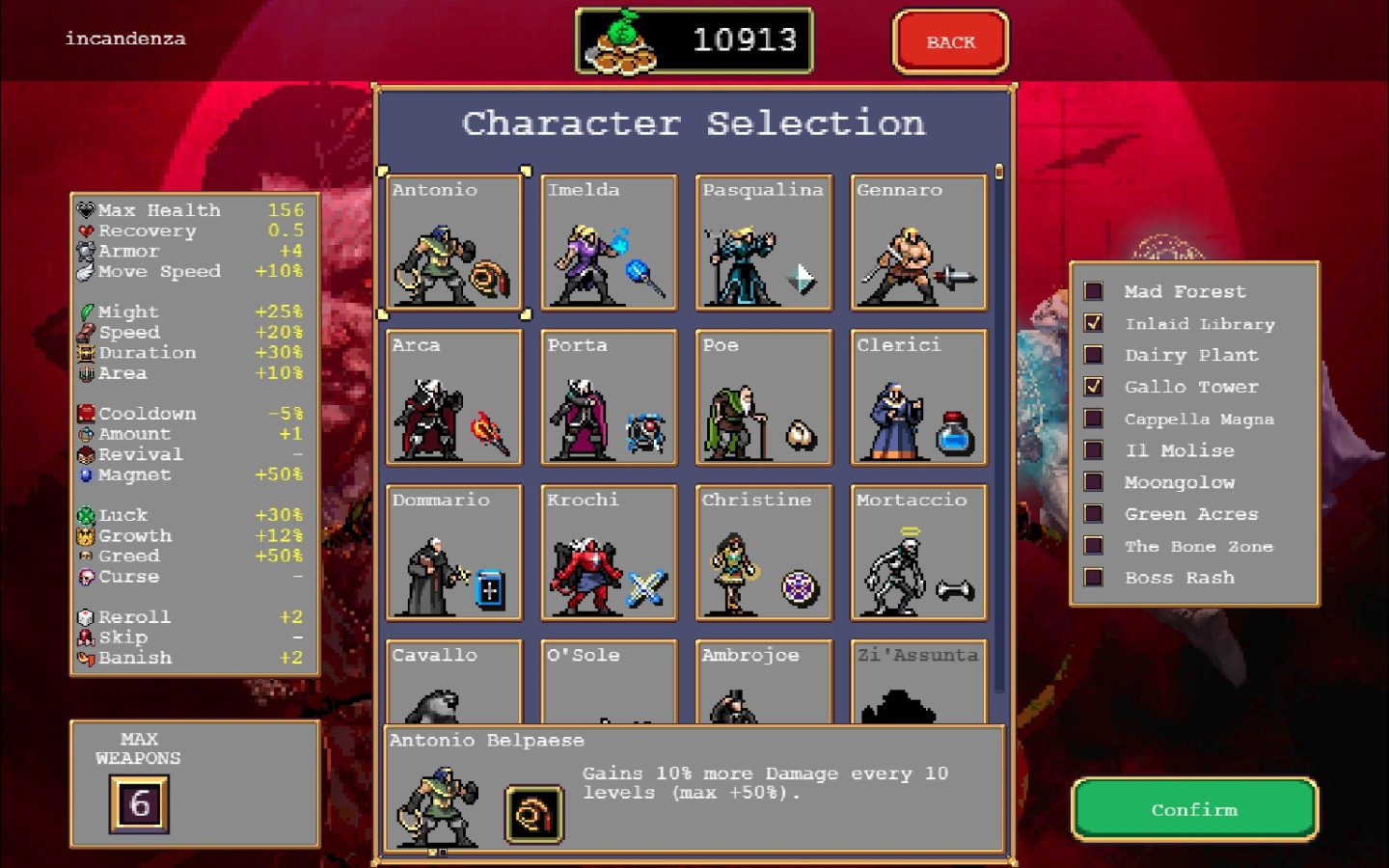The height and width of the screenshot is (868, 1389).
Task: Disable the Gallo Tower checkbox
Action: click(x=1095, y=386)
